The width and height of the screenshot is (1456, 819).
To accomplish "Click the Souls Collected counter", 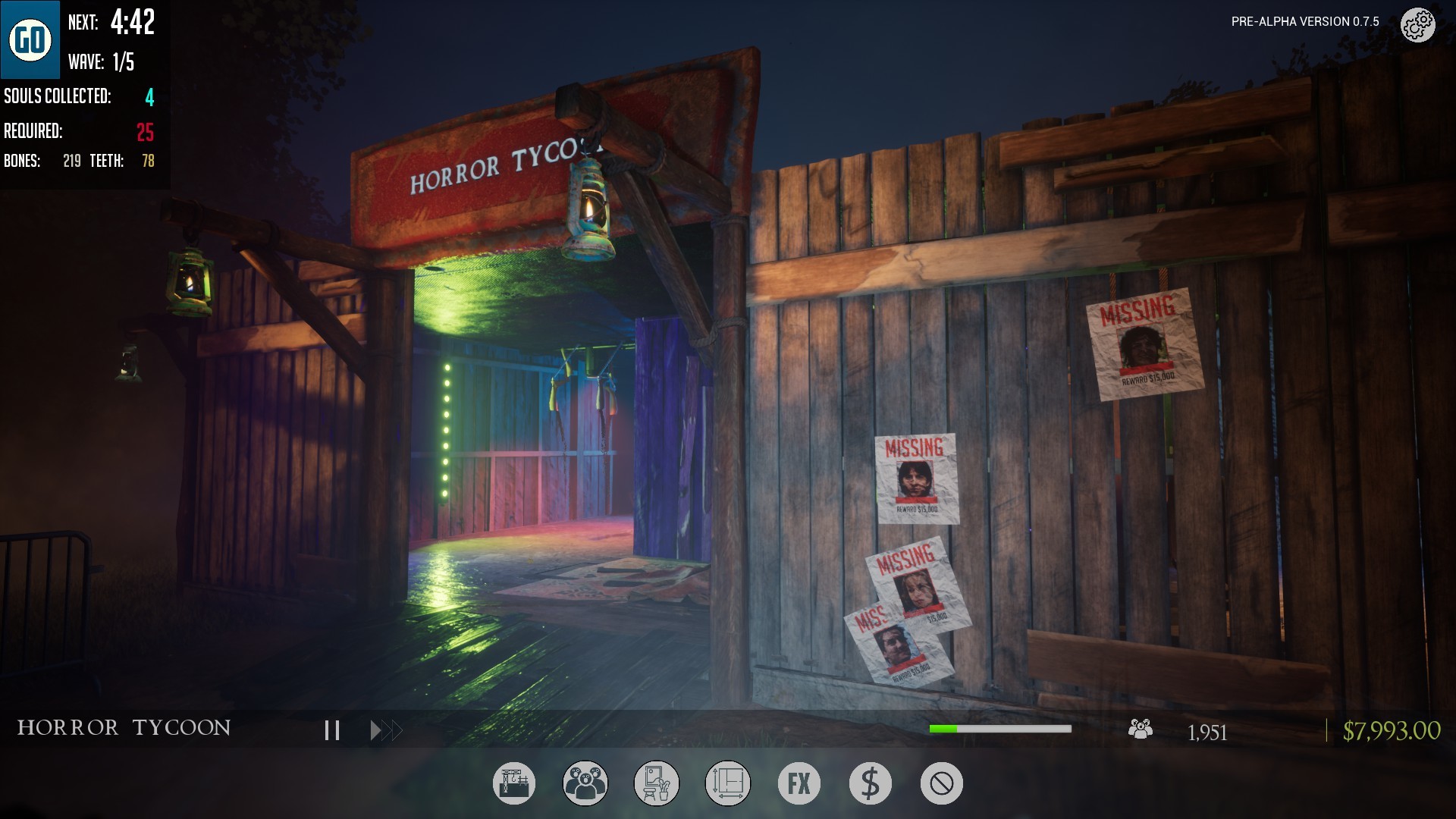I will [78, 97].
